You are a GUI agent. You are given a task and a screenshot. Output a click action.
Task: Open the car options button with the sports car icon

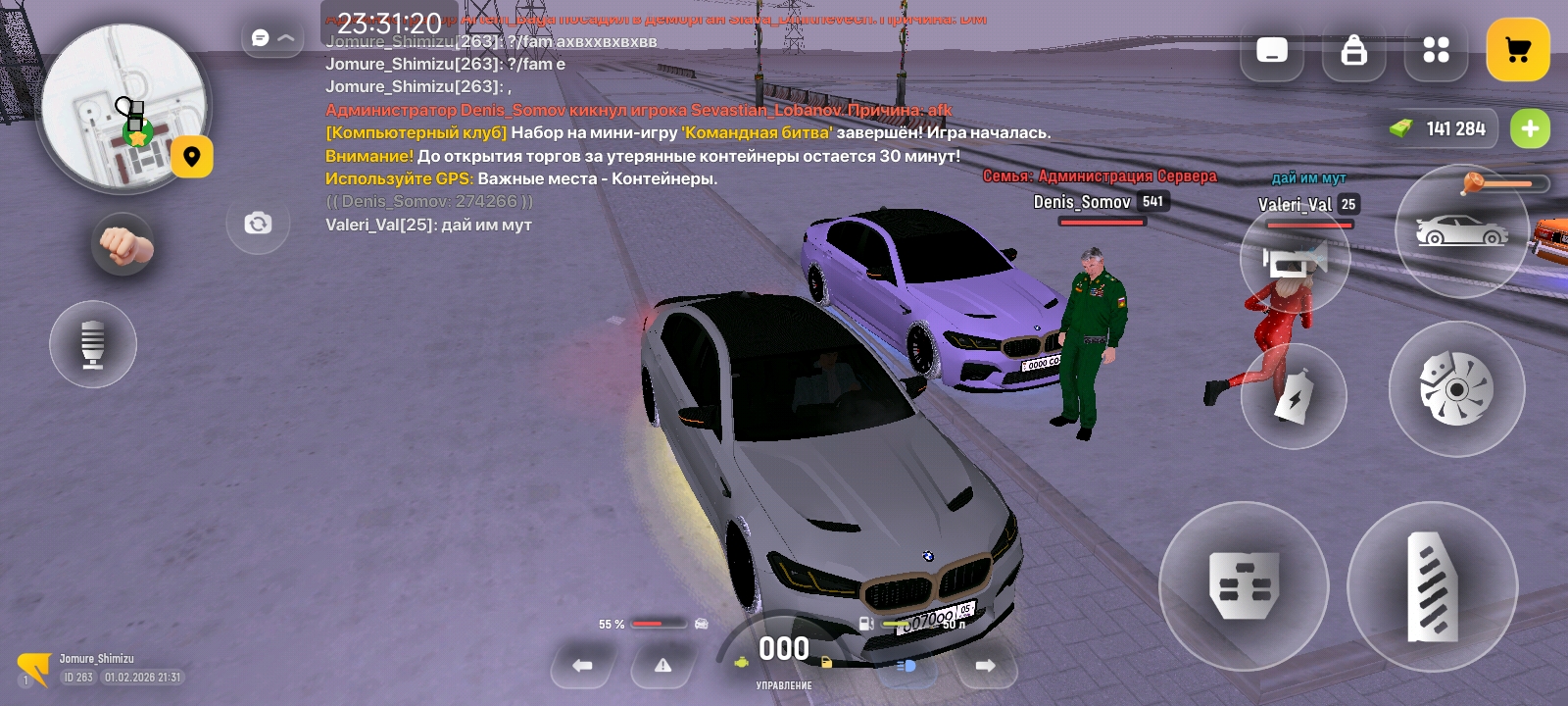(x=1461, y=231)
